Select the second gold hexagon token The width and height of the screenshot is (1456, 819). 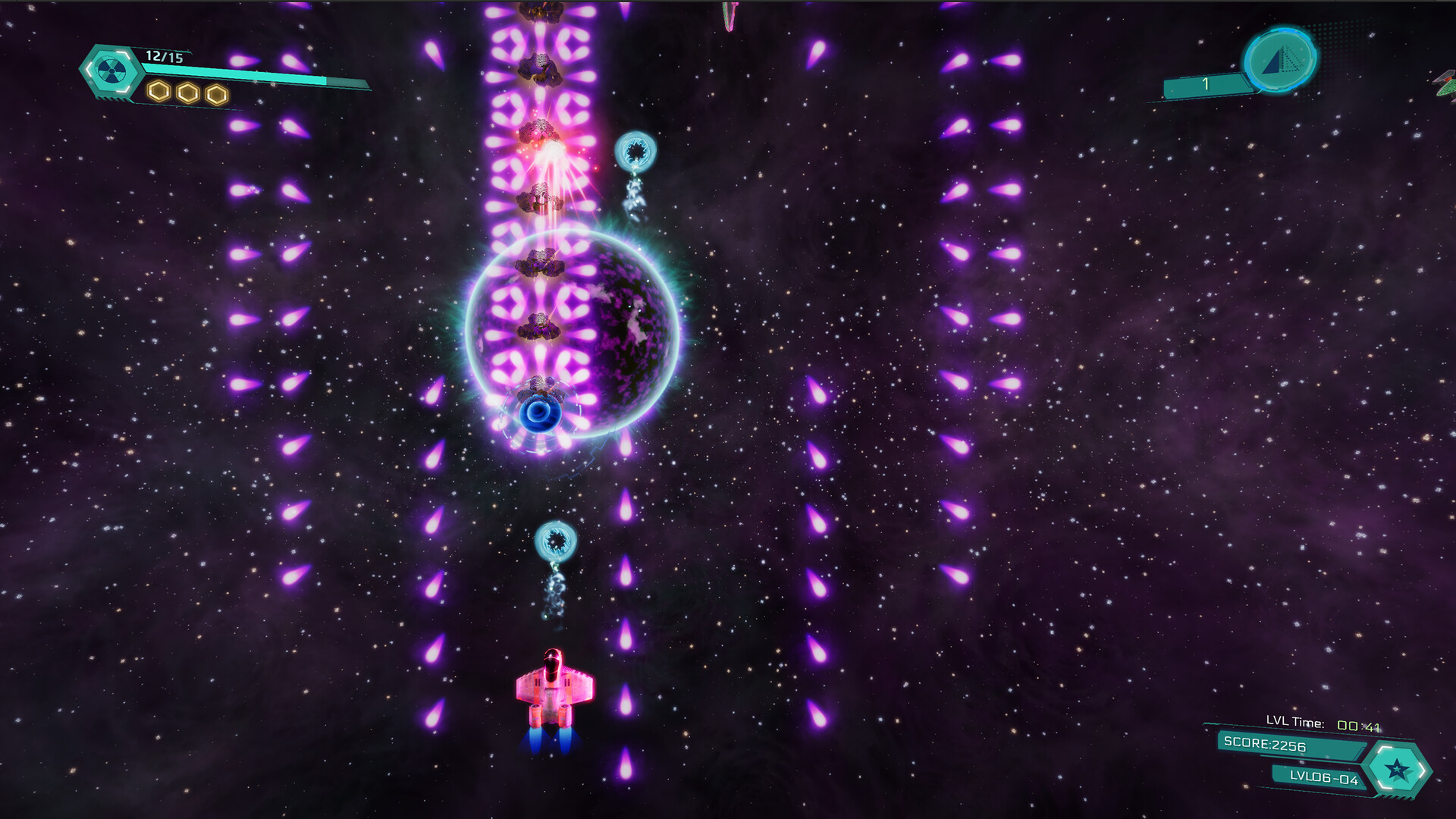point(187,93)
